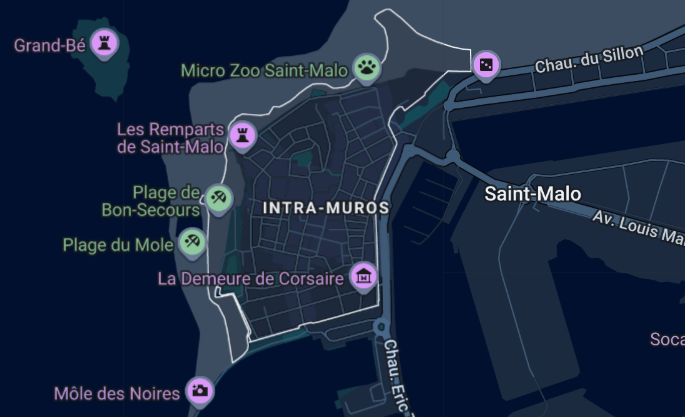Select the Grand-Bé castle marker
The height and width of the screenshot is (417, 685).
(104, 43)
